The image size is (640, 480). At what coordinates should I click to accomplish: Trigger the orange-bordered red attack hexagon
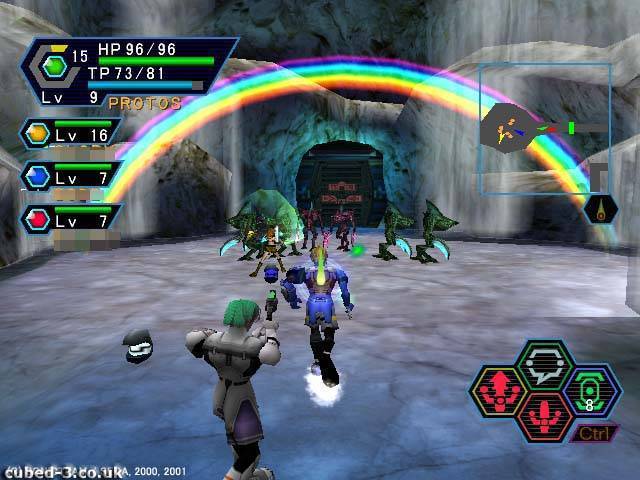[x=547, y=412]
